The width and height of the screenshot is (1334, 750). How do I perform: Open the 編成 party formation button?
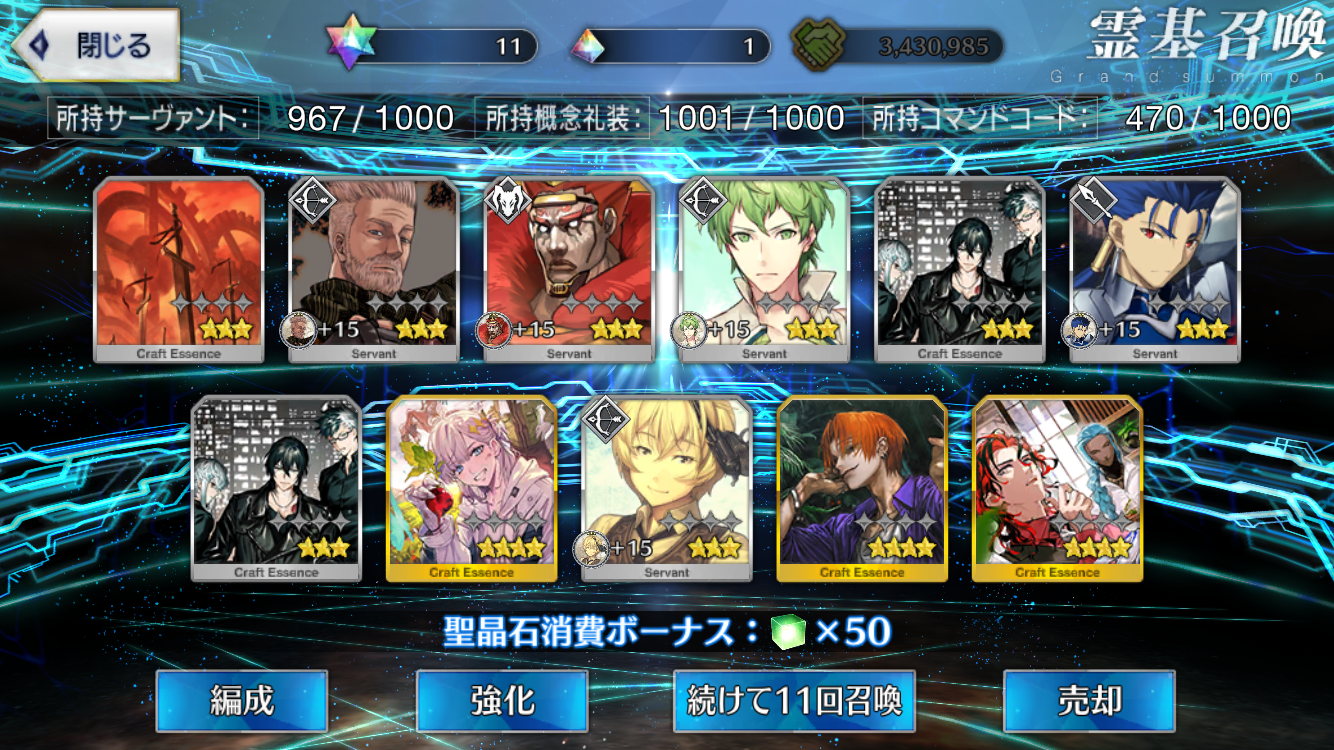[x=242, y=701]
